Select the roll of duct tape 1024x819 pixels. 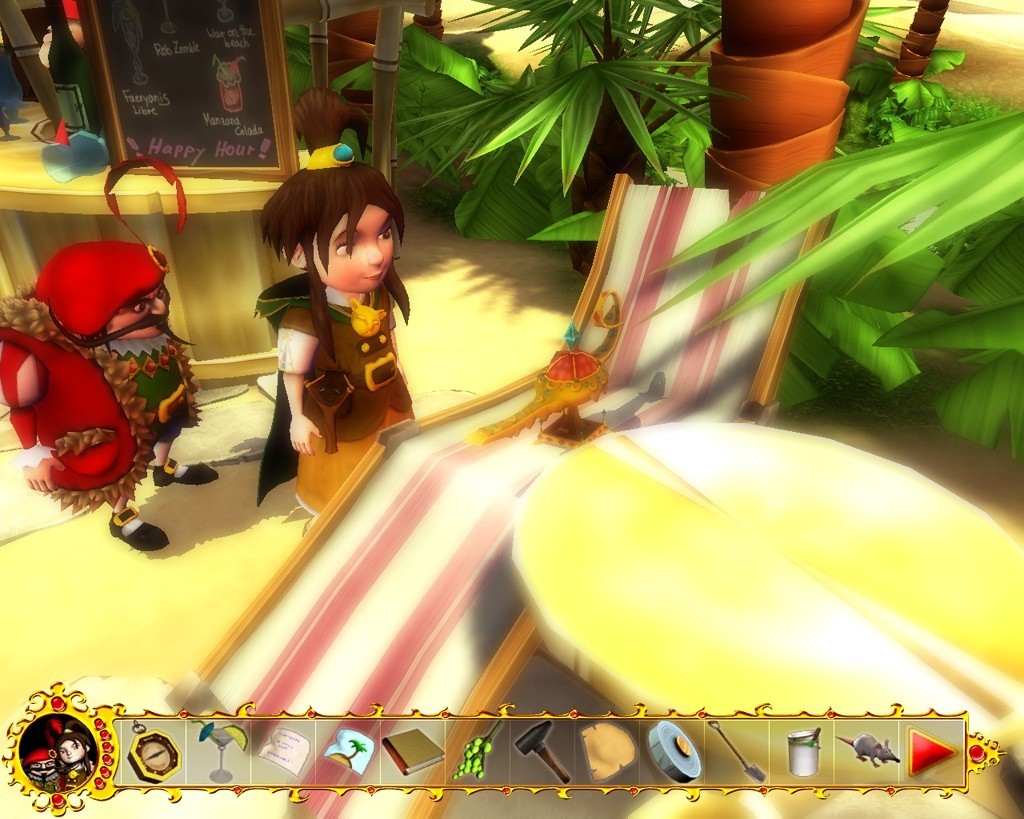(x=673, y=751)
